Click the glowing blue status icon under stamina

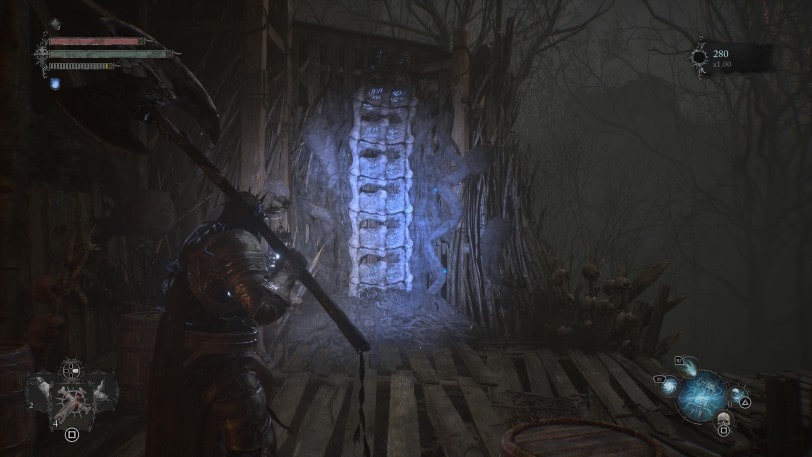(x=56, y=83)
